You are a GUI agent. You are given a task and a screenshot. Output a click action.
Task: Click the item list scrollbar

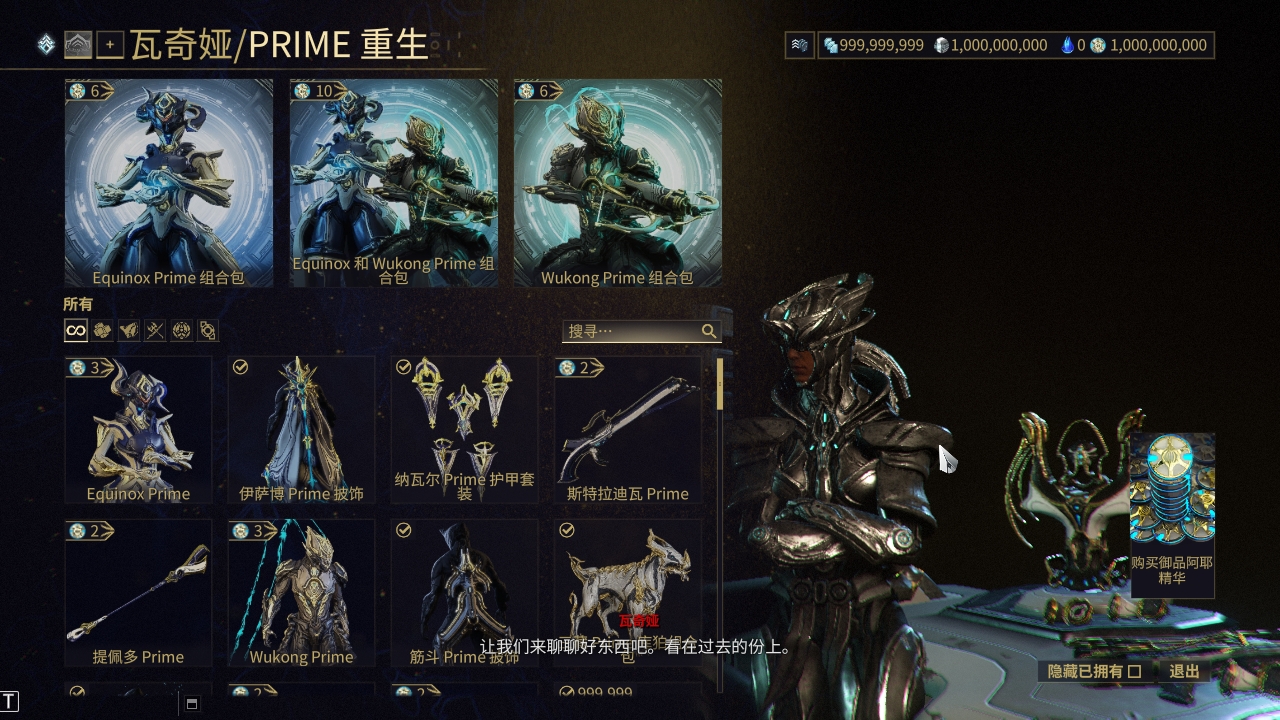coord(720,385)
